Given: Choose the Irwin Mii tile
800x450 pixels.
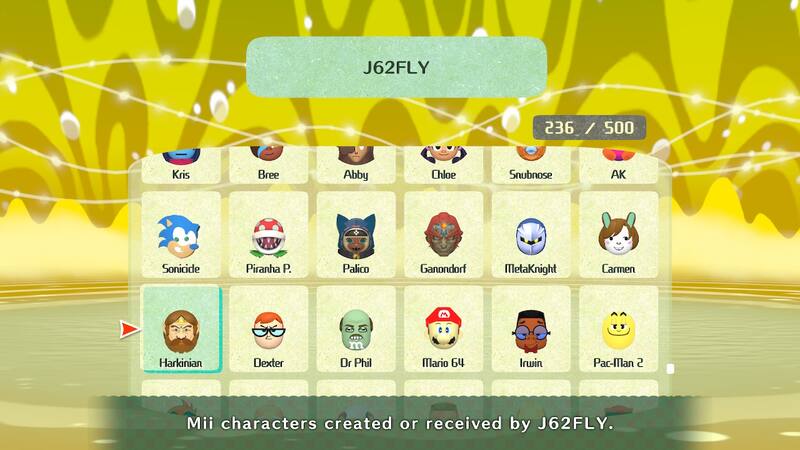Looking at the screenshot, I should [x=530, y=330].
